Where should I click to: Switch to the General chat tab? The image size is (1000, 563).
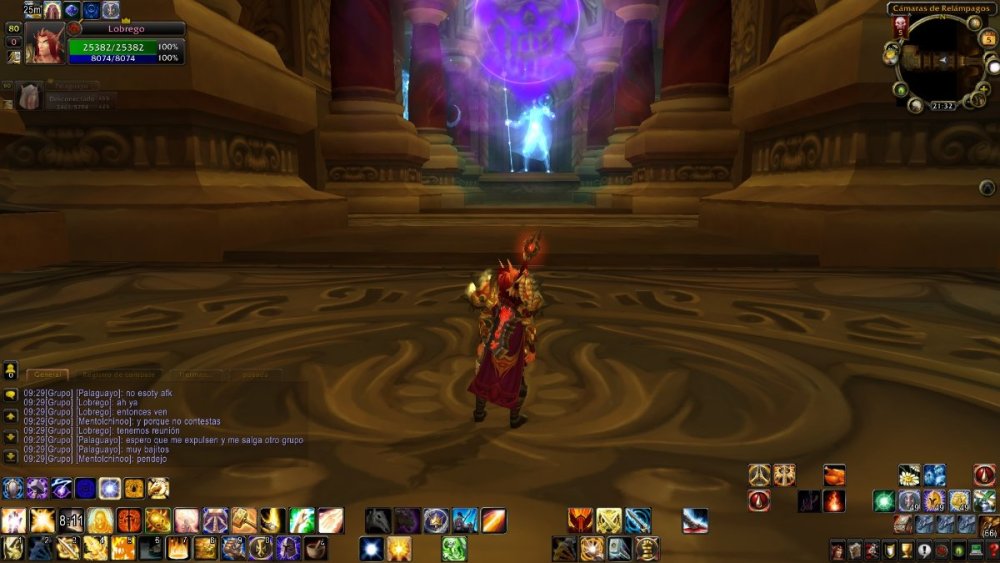(48, 375)
